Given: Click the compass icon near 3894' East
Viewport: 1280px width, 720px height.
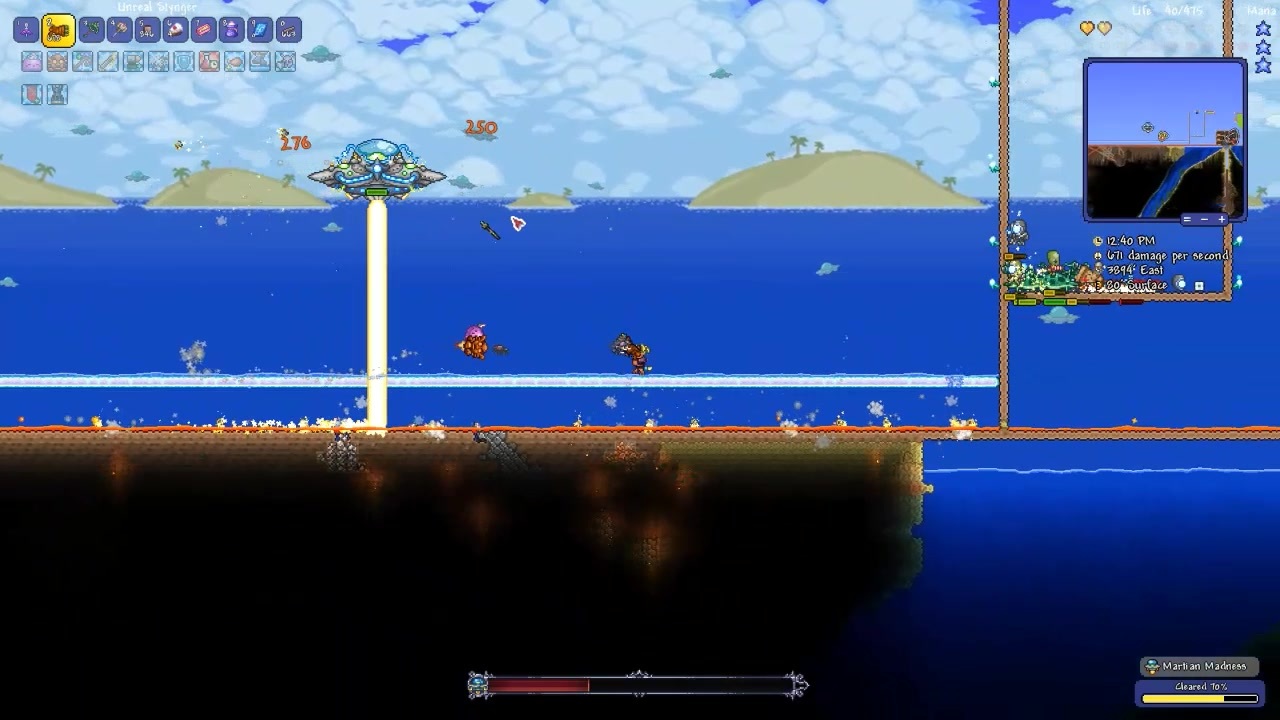Looking at the screenshot, I should pos(1098,268).
